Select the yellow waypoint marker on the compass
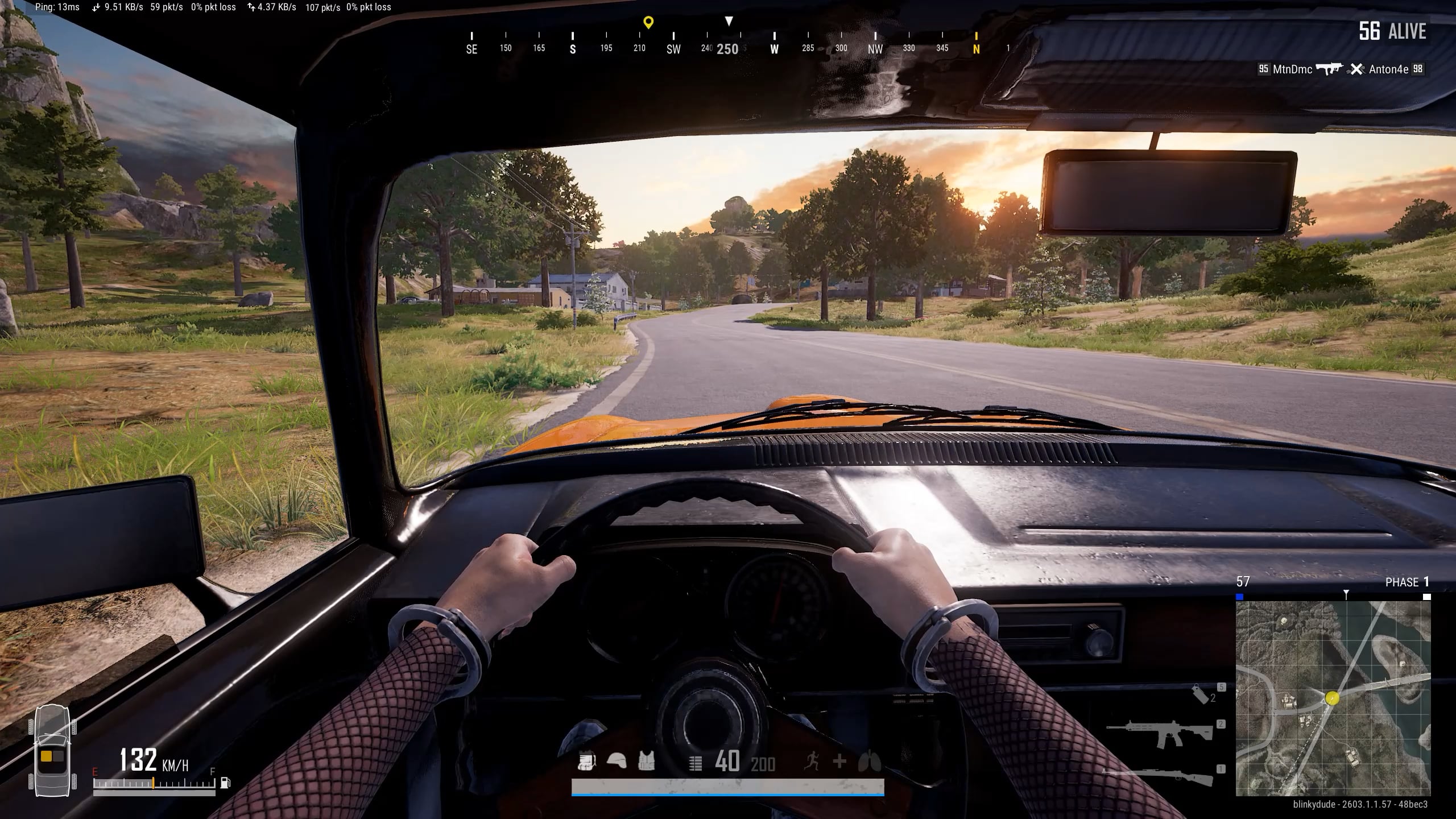1456x819 pixels. (648, 23)
